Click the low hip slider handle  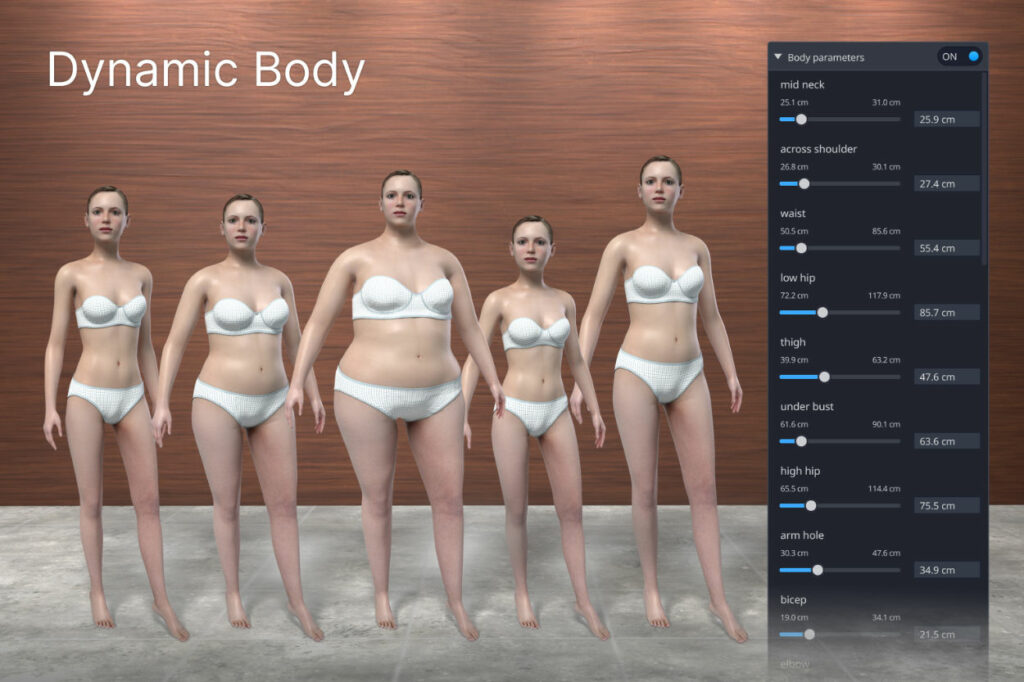click(x=823, y=312)
